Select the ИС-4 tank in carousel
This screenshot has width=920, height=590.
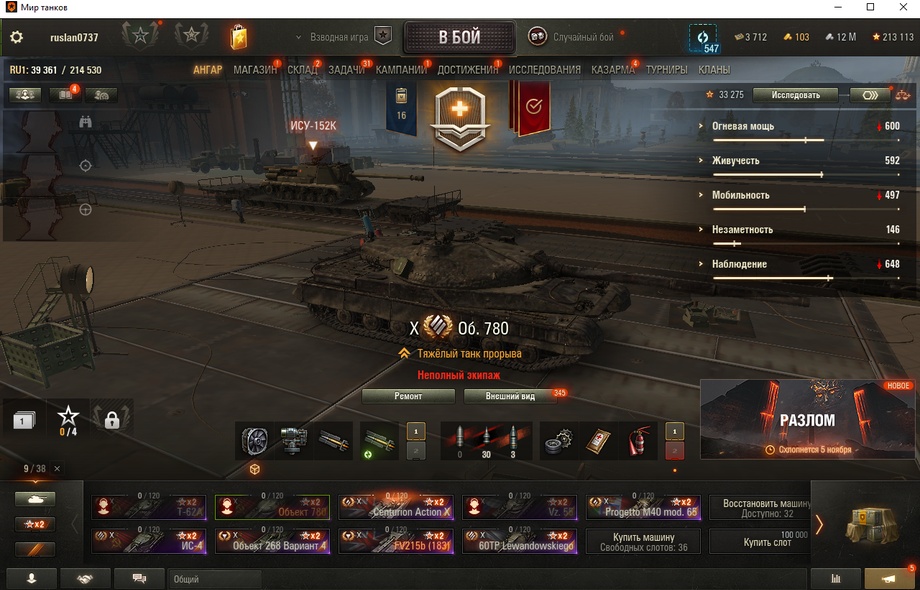click(x=150, y=541)
